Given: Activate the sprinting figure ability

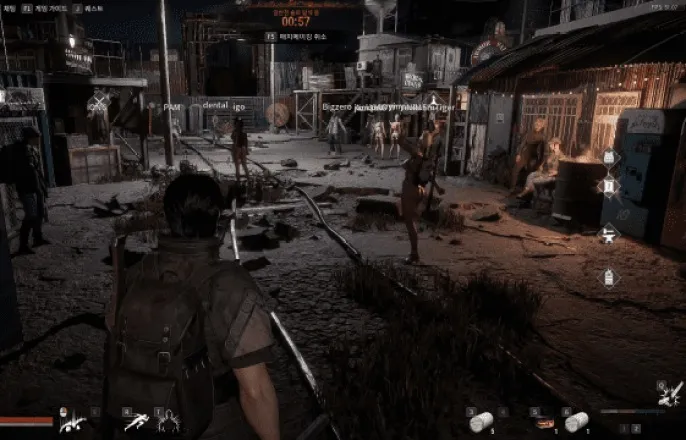Looking at the screenshot, I should 135,422.
